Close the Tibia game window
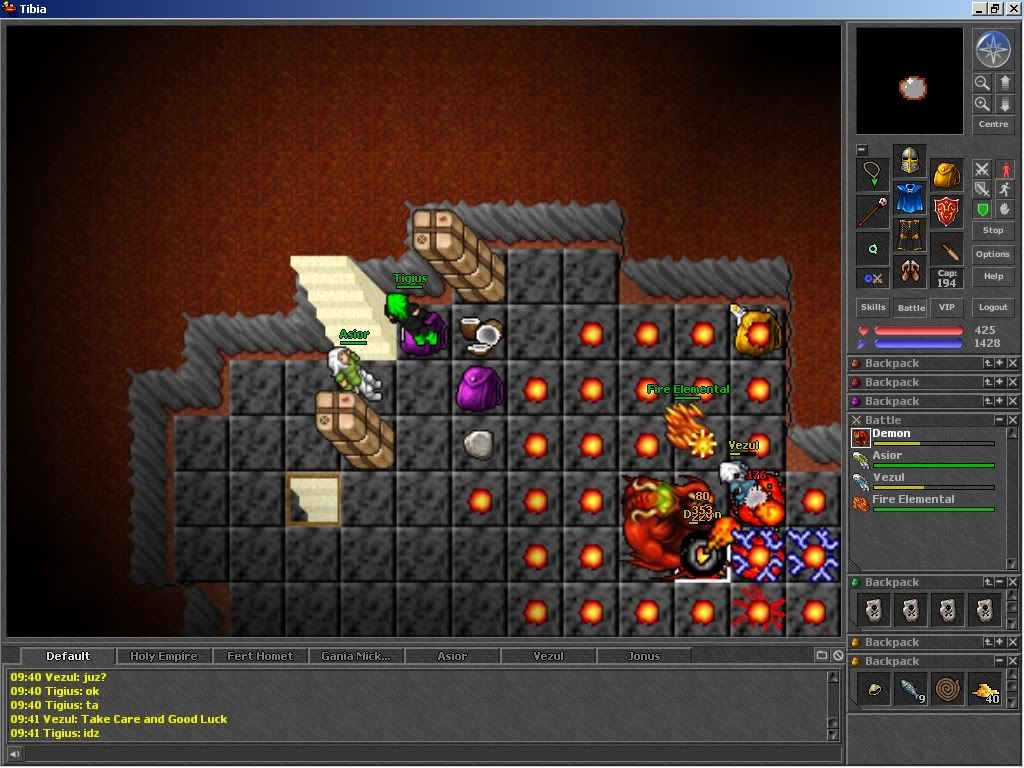The height and width of the screenshot is (768, 1024). click(x=1013, y=8)
